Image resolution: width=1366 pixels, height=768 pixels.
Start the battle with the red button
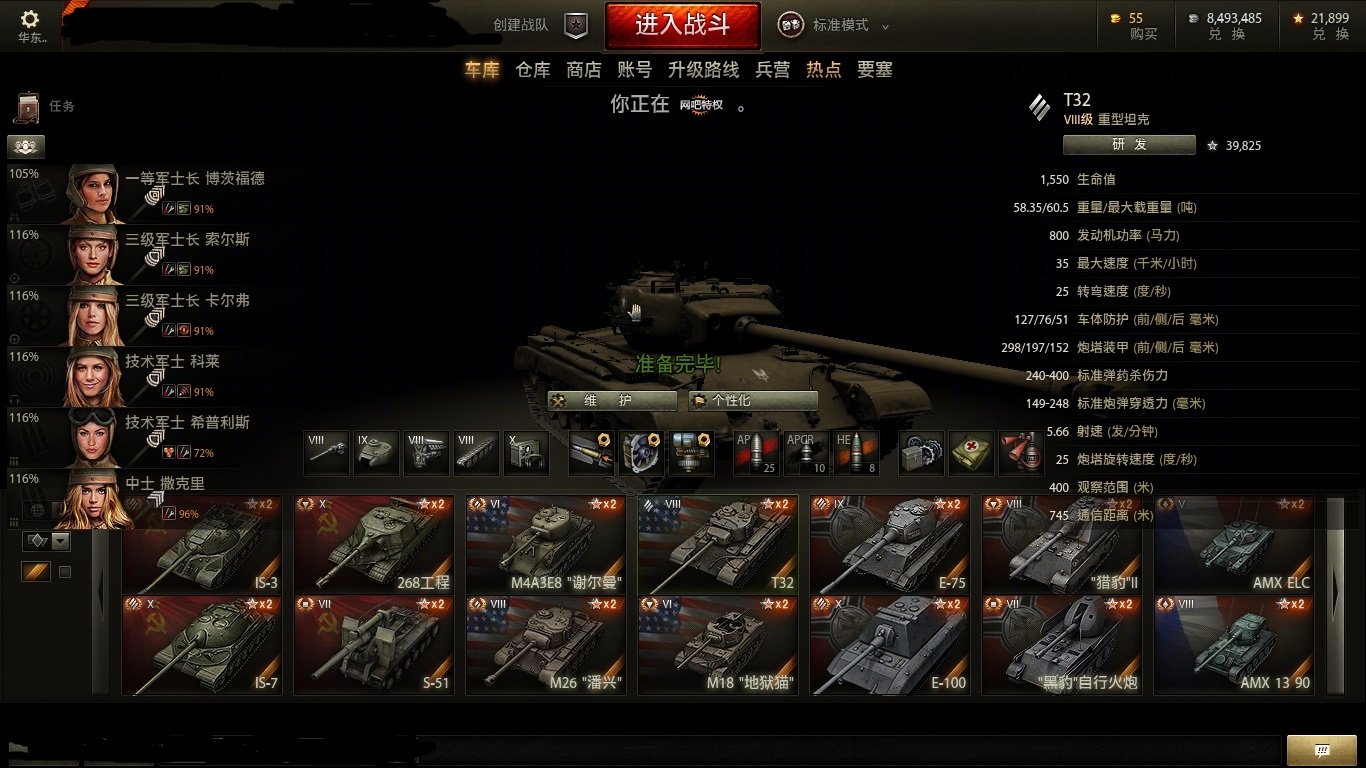[682, 25]
